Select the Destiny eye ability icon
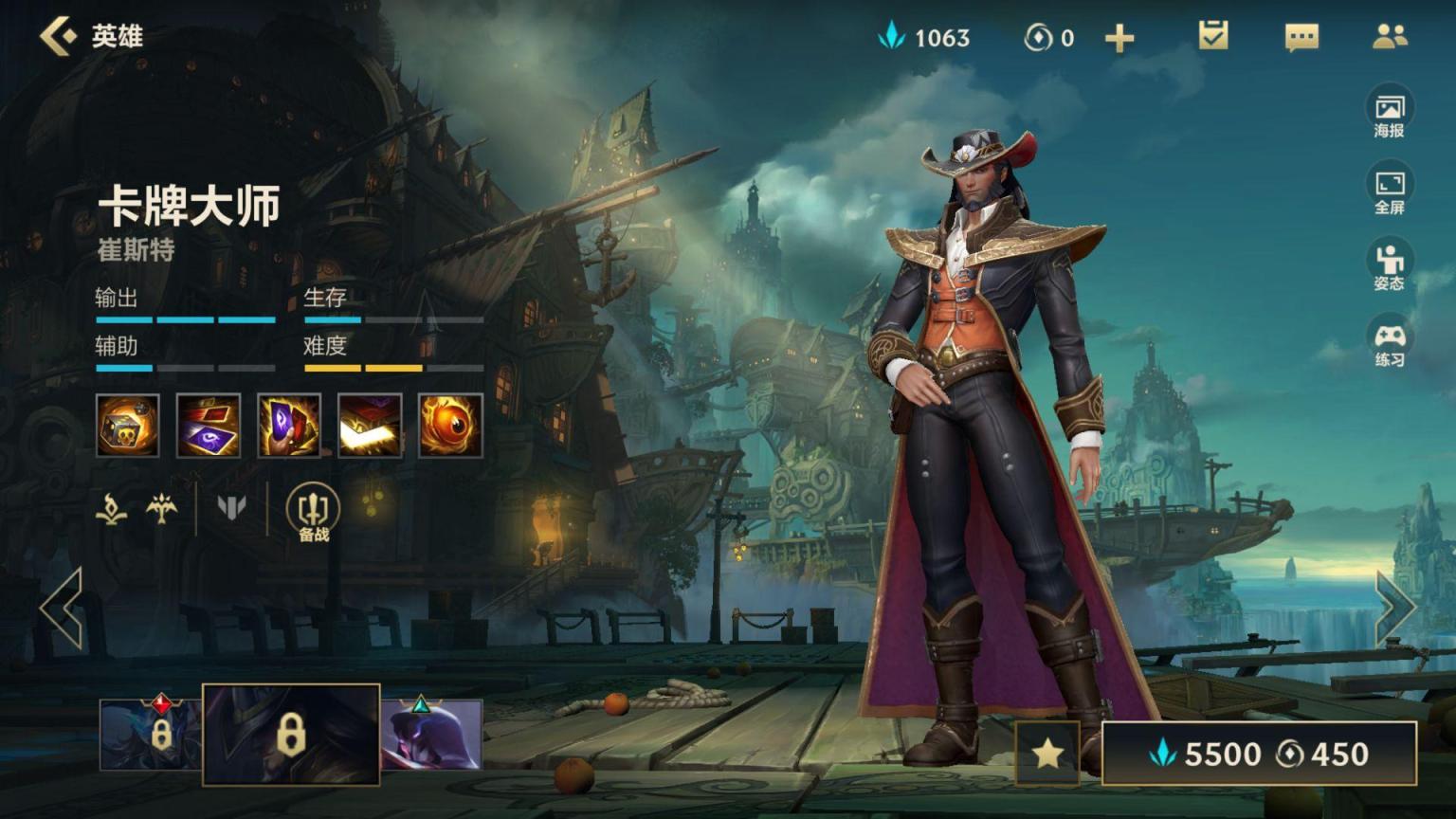Viewport: 1456px width, 819px height. [x=450, y=426]
